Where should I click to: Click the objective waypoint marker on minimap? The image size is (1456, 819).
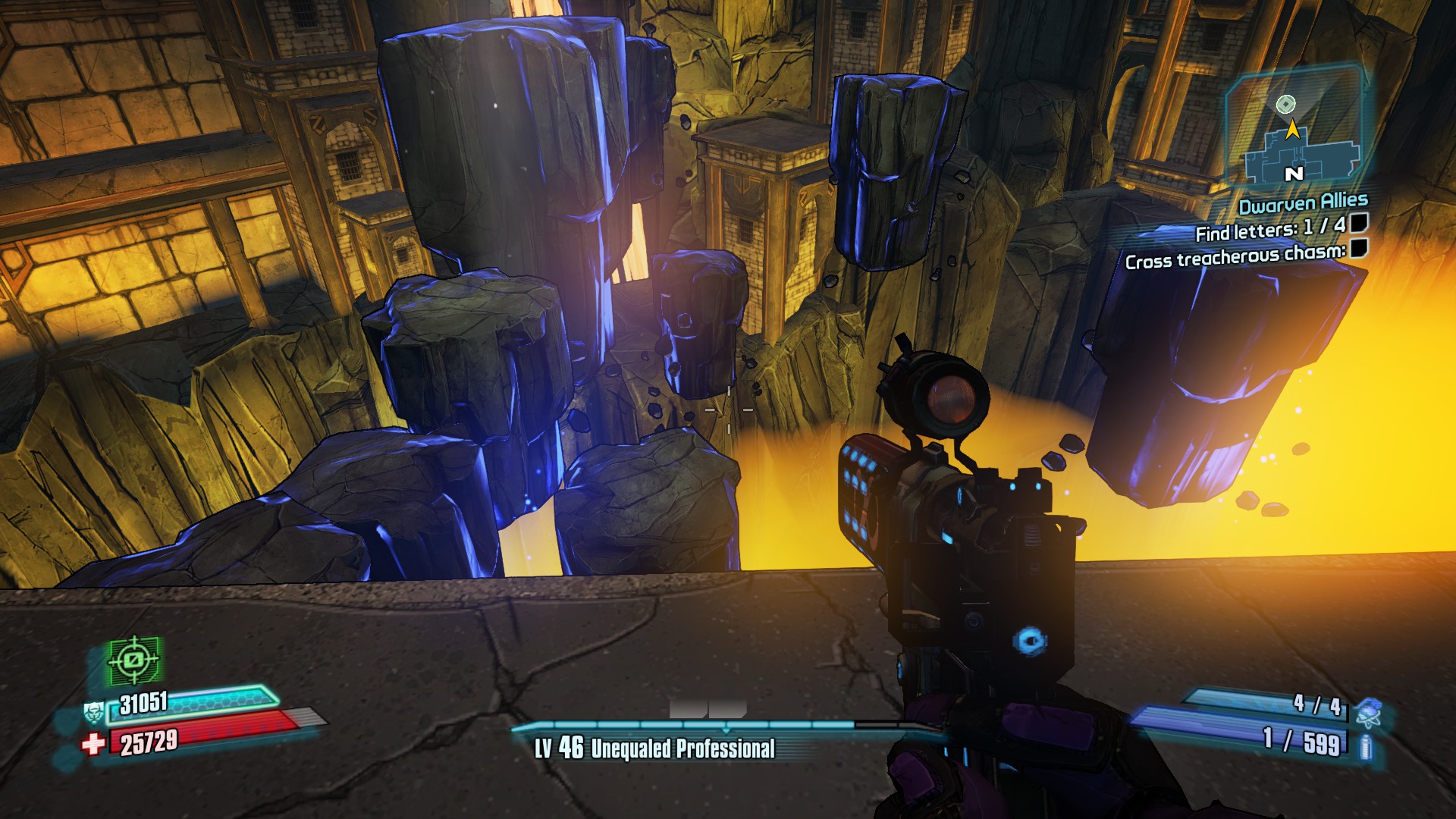tap(1285, 104)
